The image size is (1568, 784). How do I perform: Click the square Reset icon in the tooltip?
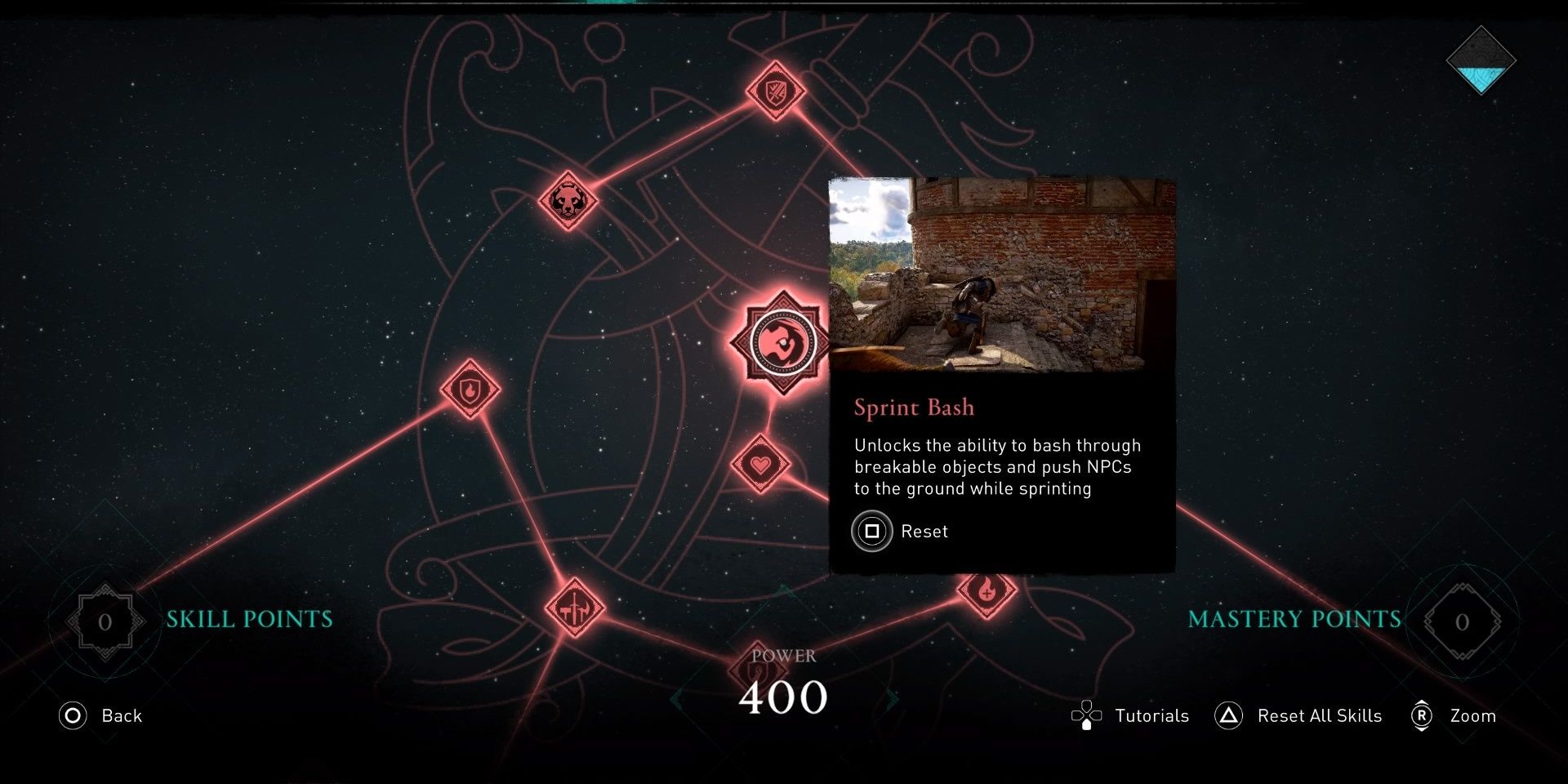(x=872, y=531)
